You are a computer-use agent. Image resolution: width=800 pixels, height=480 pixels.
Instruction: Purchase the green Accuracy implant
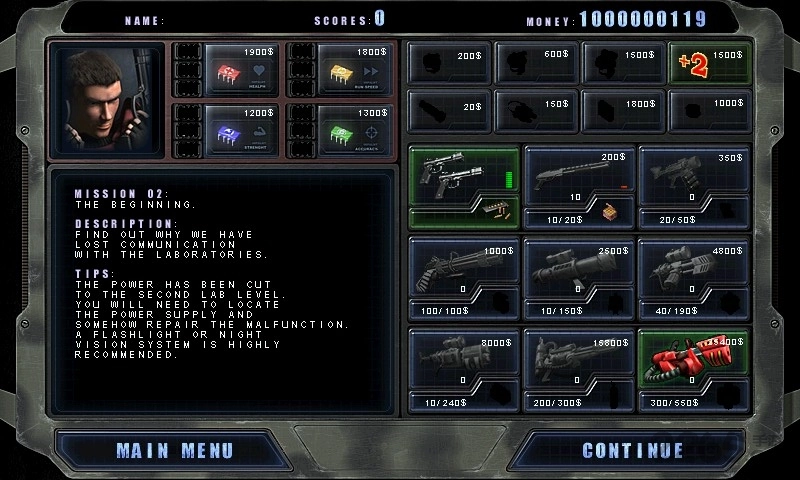pos(340,128)
